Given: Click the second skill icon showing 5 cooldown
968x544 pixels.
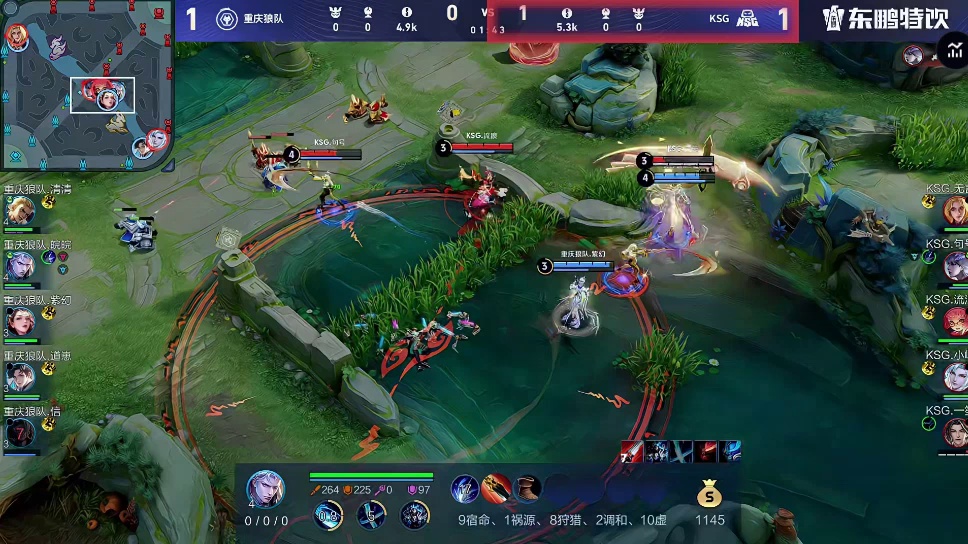Looking at the screenshot, I should coord(371,515).
